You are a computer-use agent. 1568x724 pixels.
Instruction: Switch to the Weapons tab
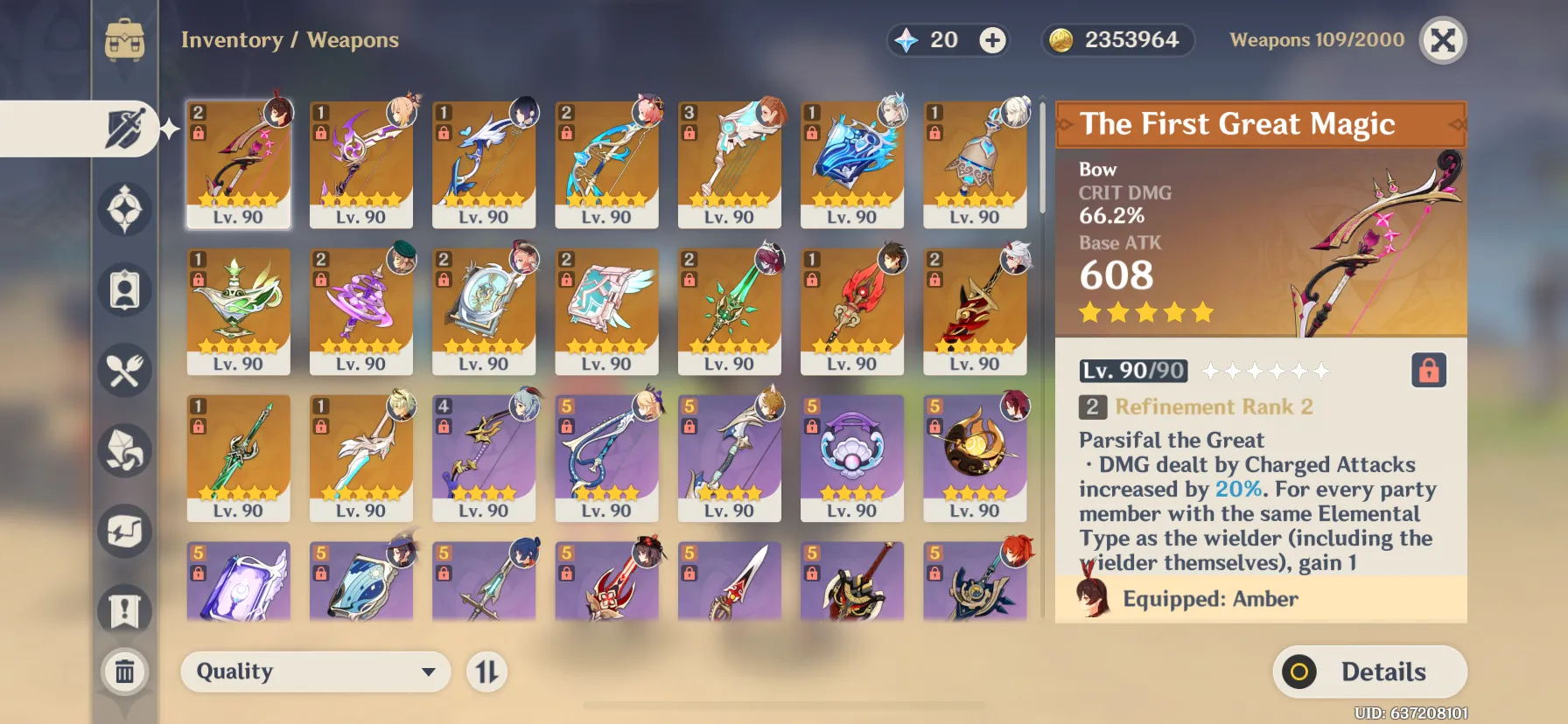(125, 129)
